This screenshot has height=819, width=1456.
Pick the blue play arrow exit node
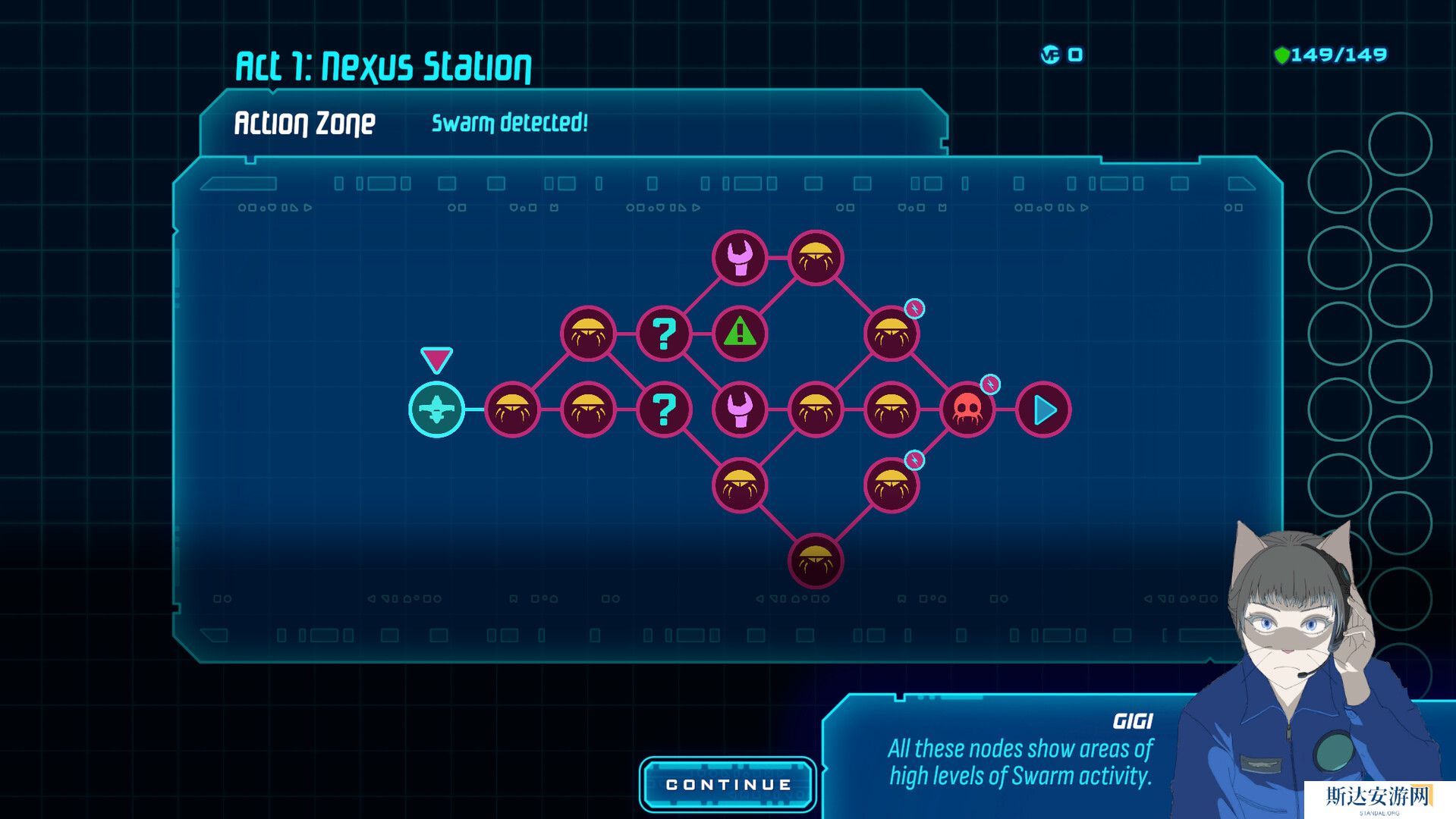click(x=1043, y=409)
